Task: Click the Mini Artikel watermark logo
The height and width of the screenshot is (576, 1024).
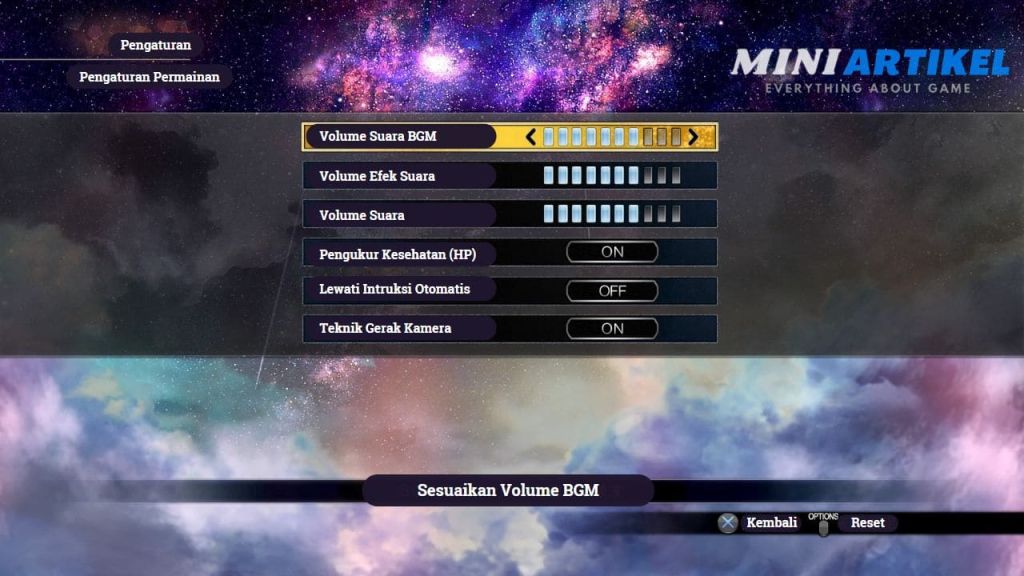Action: (869, 70)
